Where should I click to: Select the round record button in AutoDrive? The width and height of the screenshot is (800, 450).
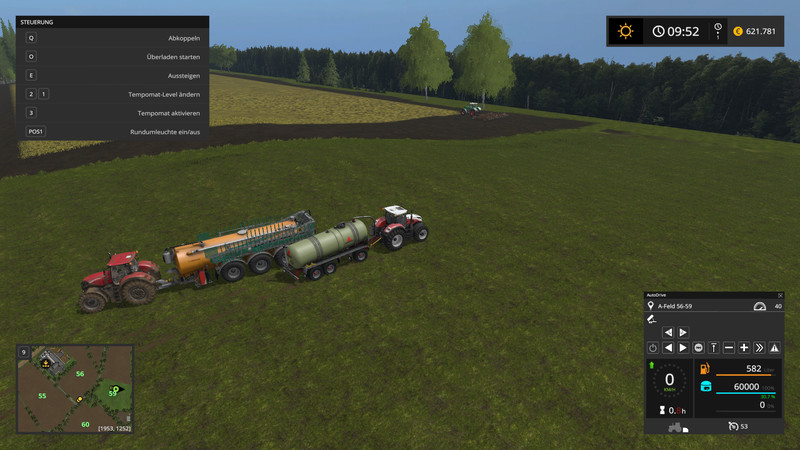(698, 347)
